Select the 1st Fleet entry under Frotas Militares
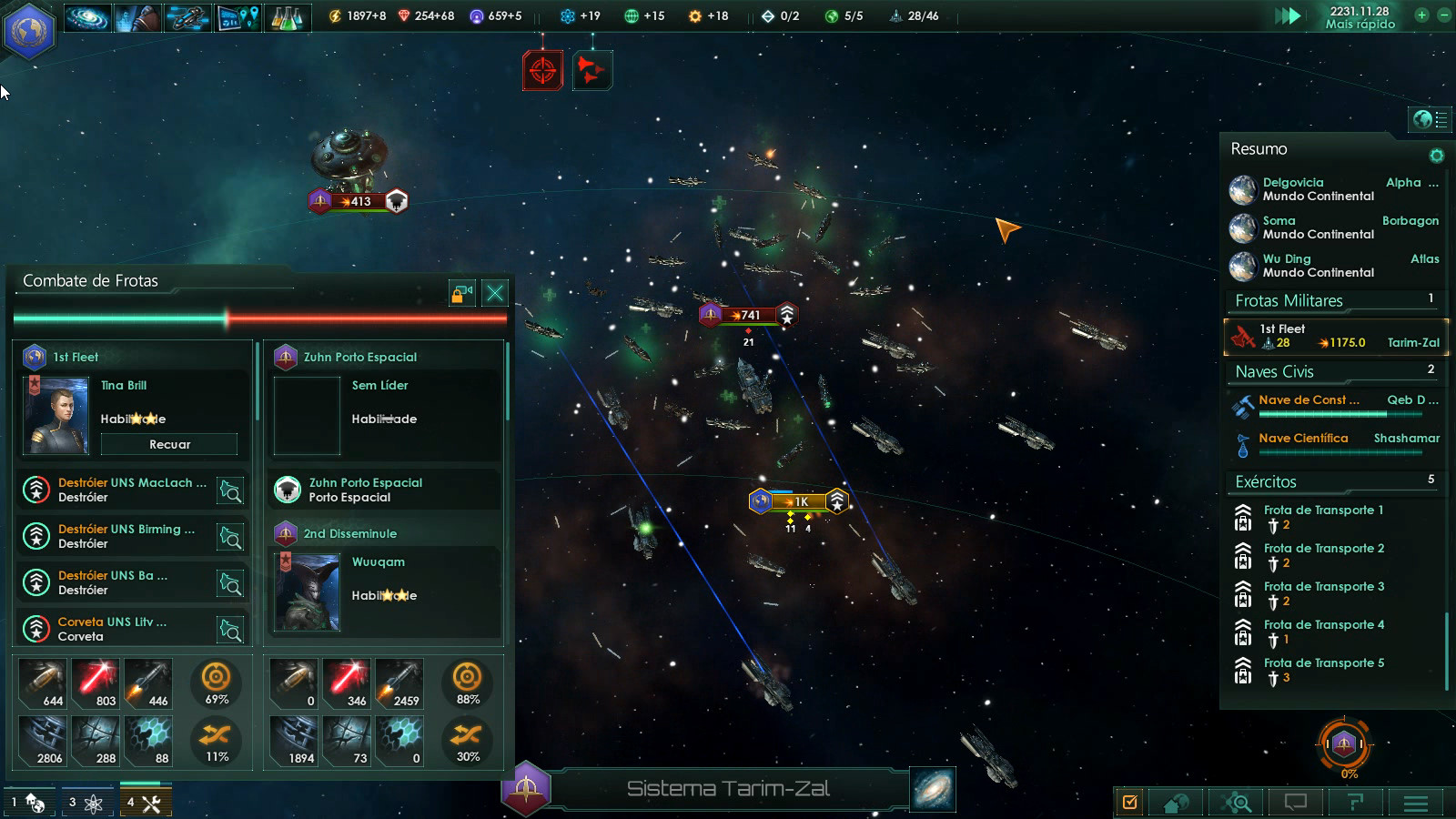The width and height of the screenshot is (1456, 819). pos(1336,336)
